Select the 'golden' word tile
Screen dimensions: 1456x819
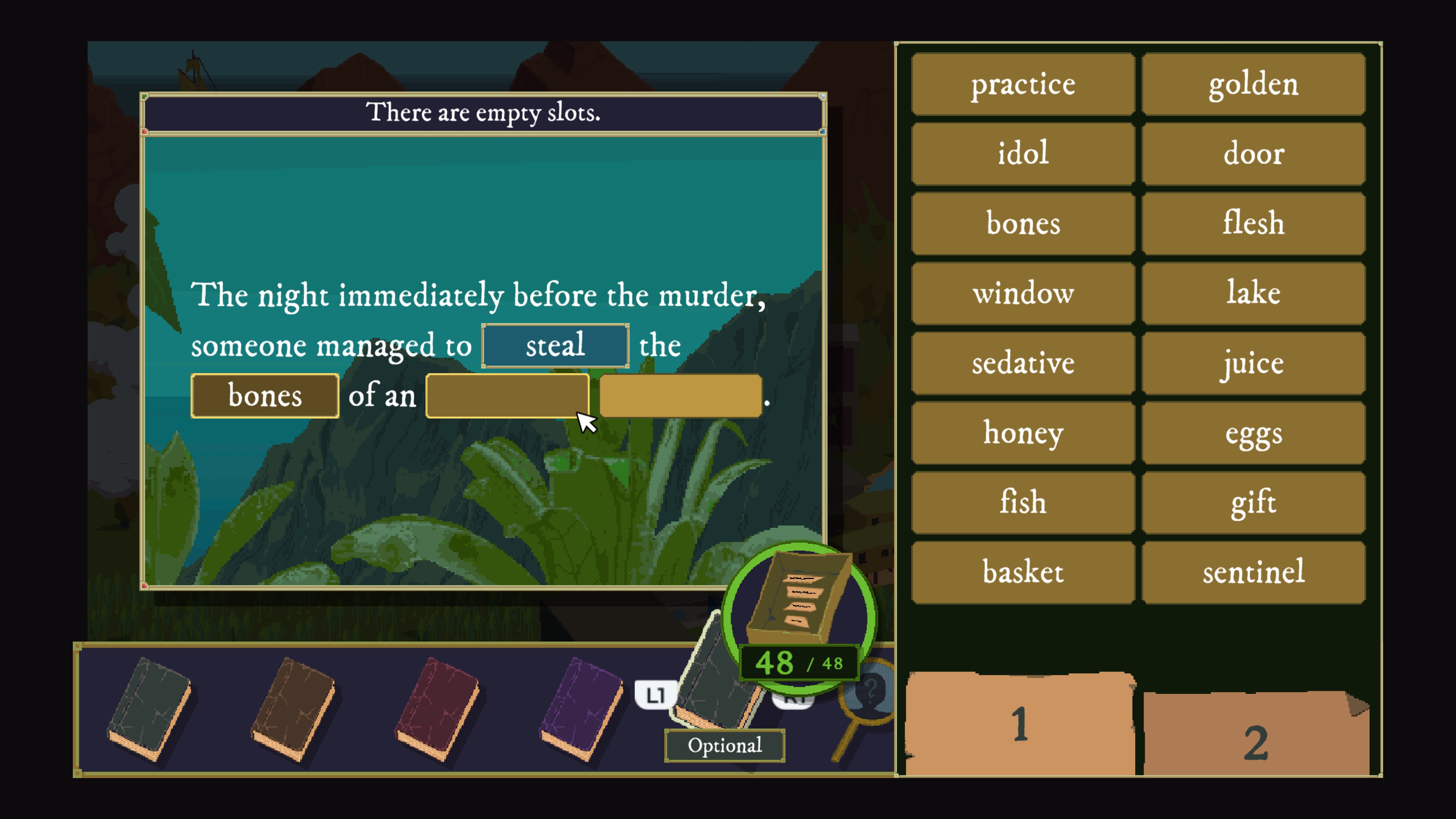[1253, 85]
